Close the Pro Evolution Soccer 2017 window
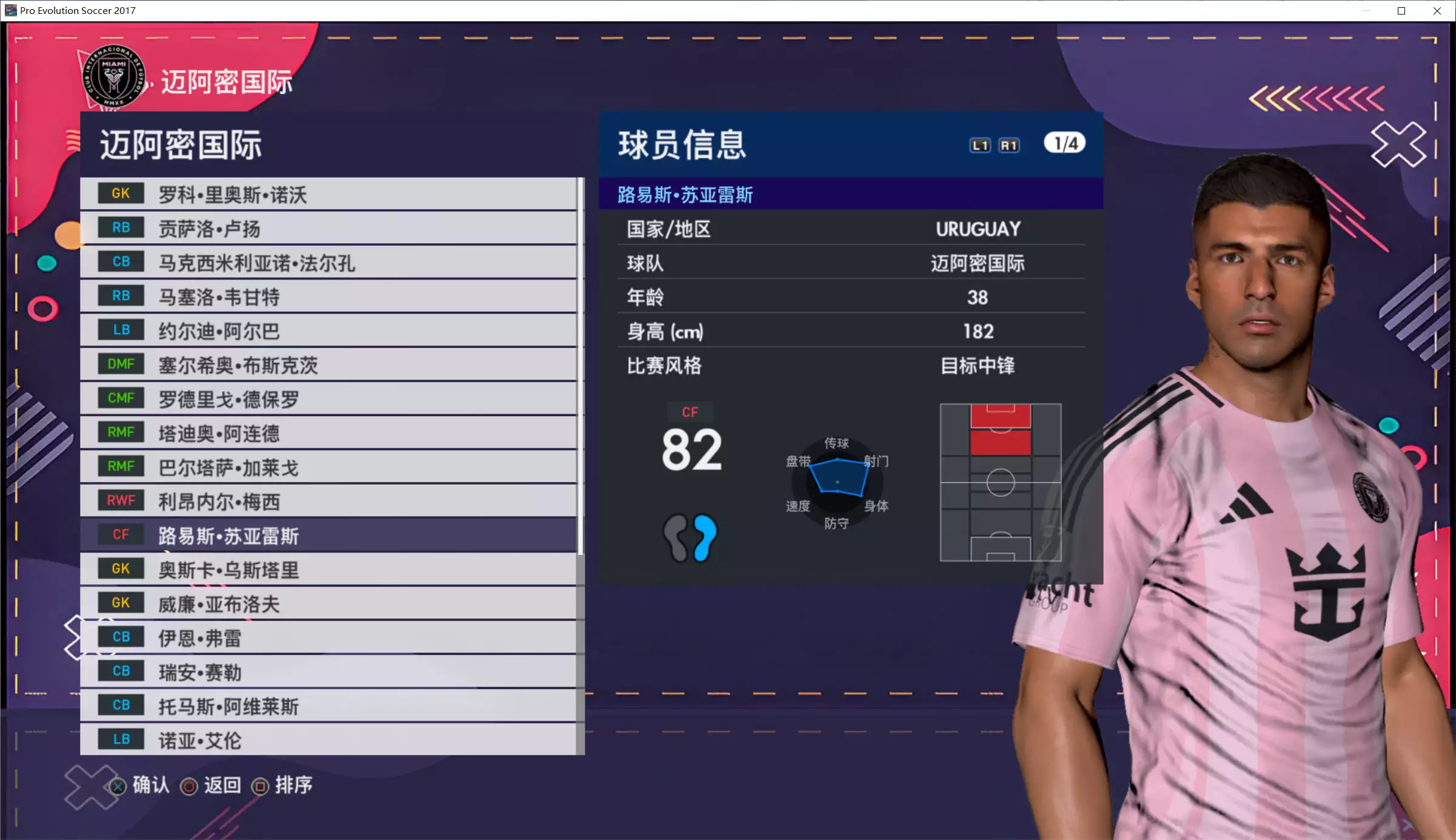Viewport: 1456px width, 840px height. (x=1437, y=11)
